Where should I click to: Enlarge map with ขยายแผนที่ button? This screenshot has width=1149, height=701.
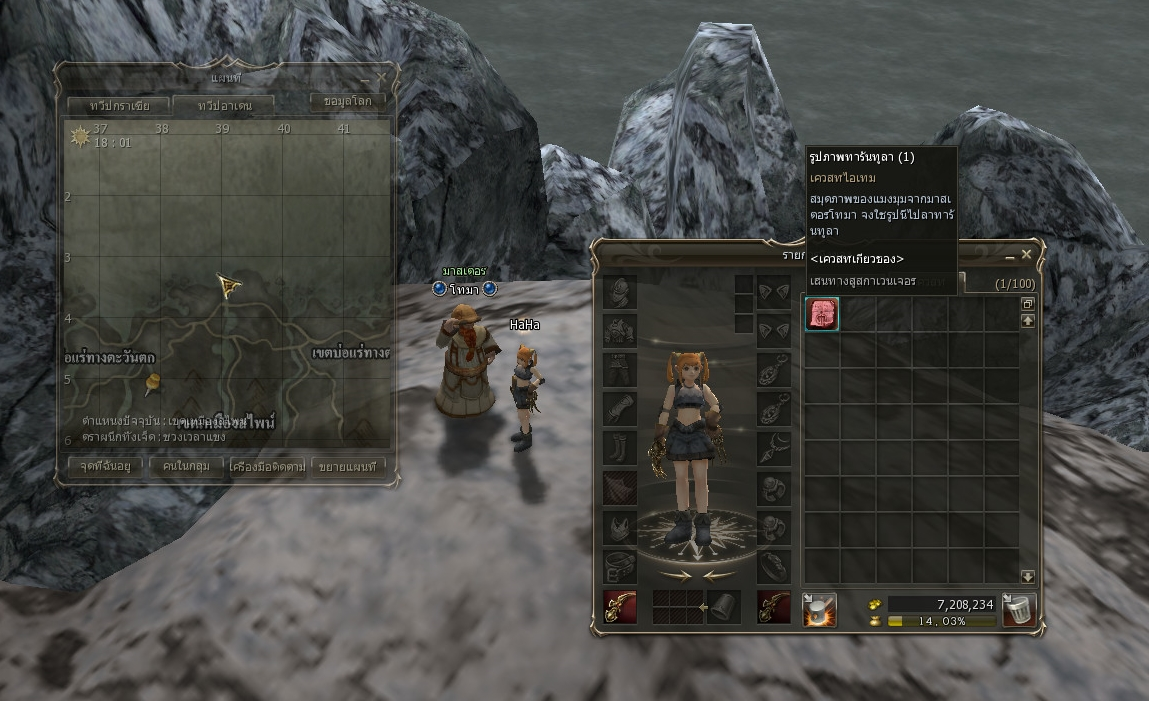pyautogui.click(x=349, y=466)
